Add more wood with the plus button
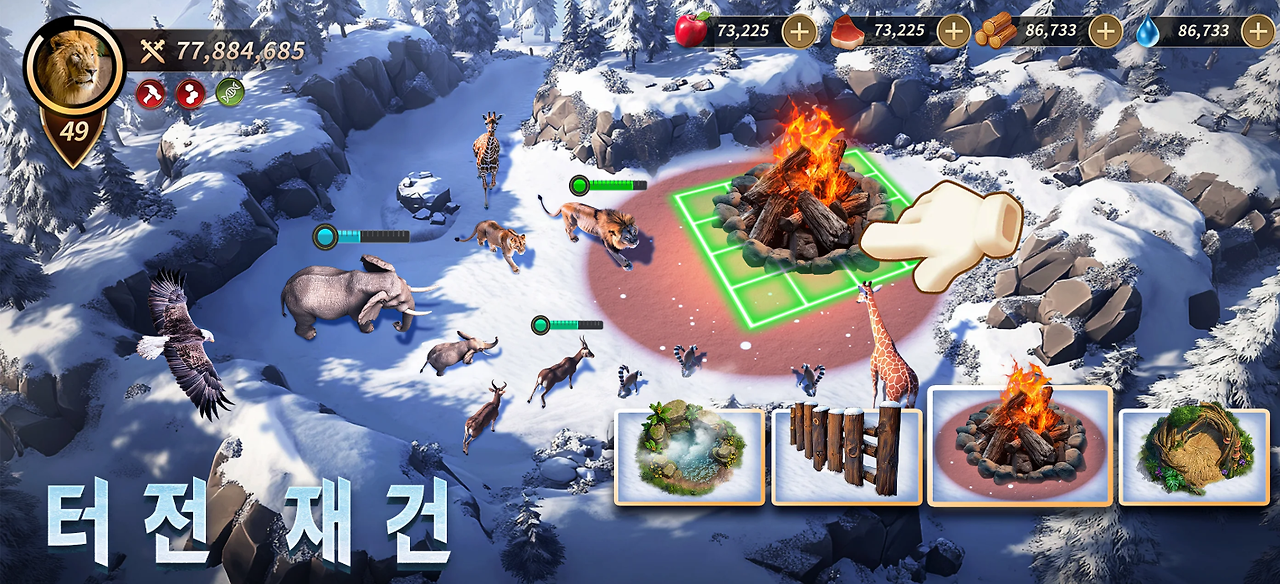The width and height of the screenshot is (1280, 584). pos(1104,31)
